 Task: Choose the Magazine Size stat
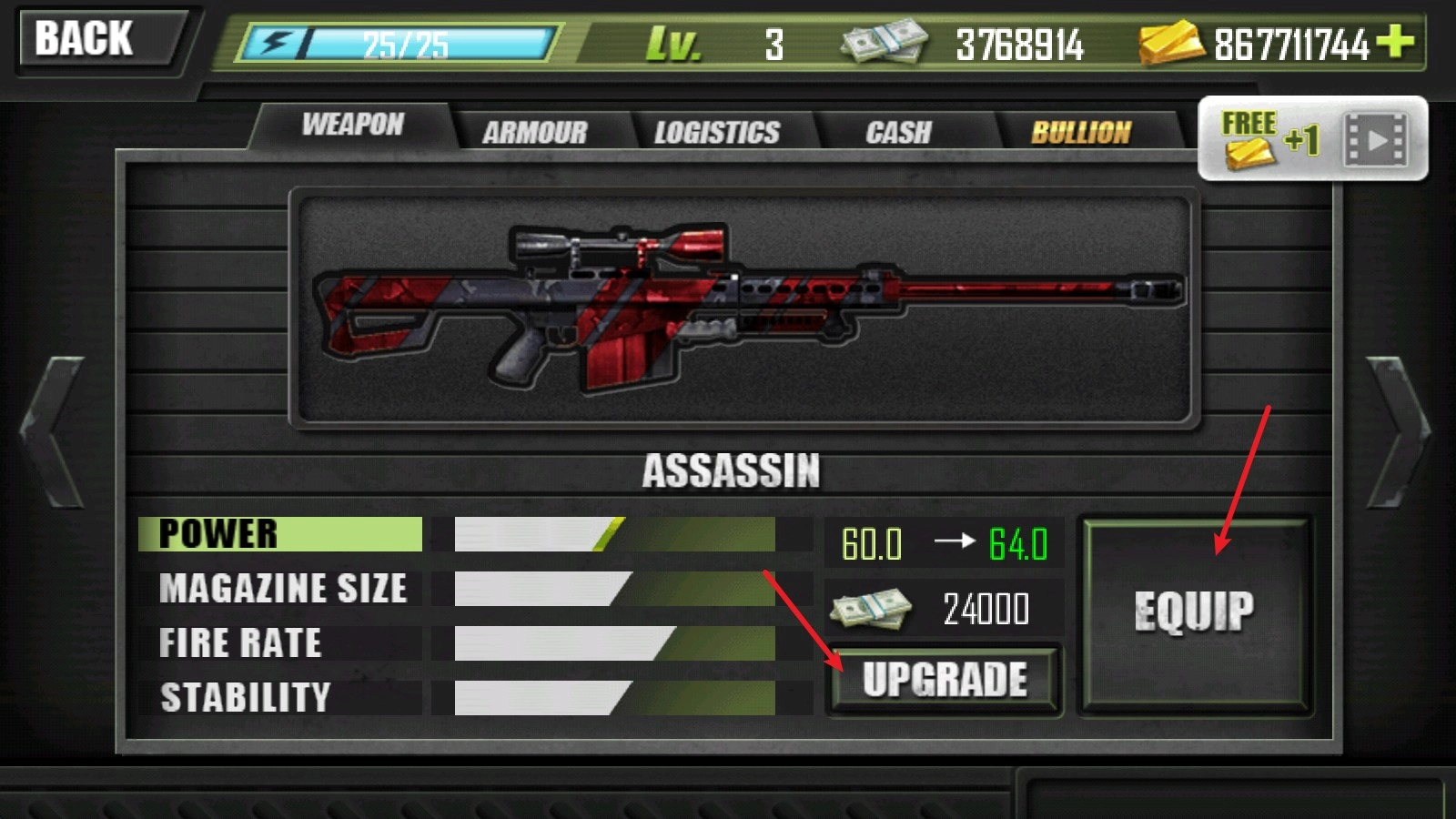pos(282,589)
